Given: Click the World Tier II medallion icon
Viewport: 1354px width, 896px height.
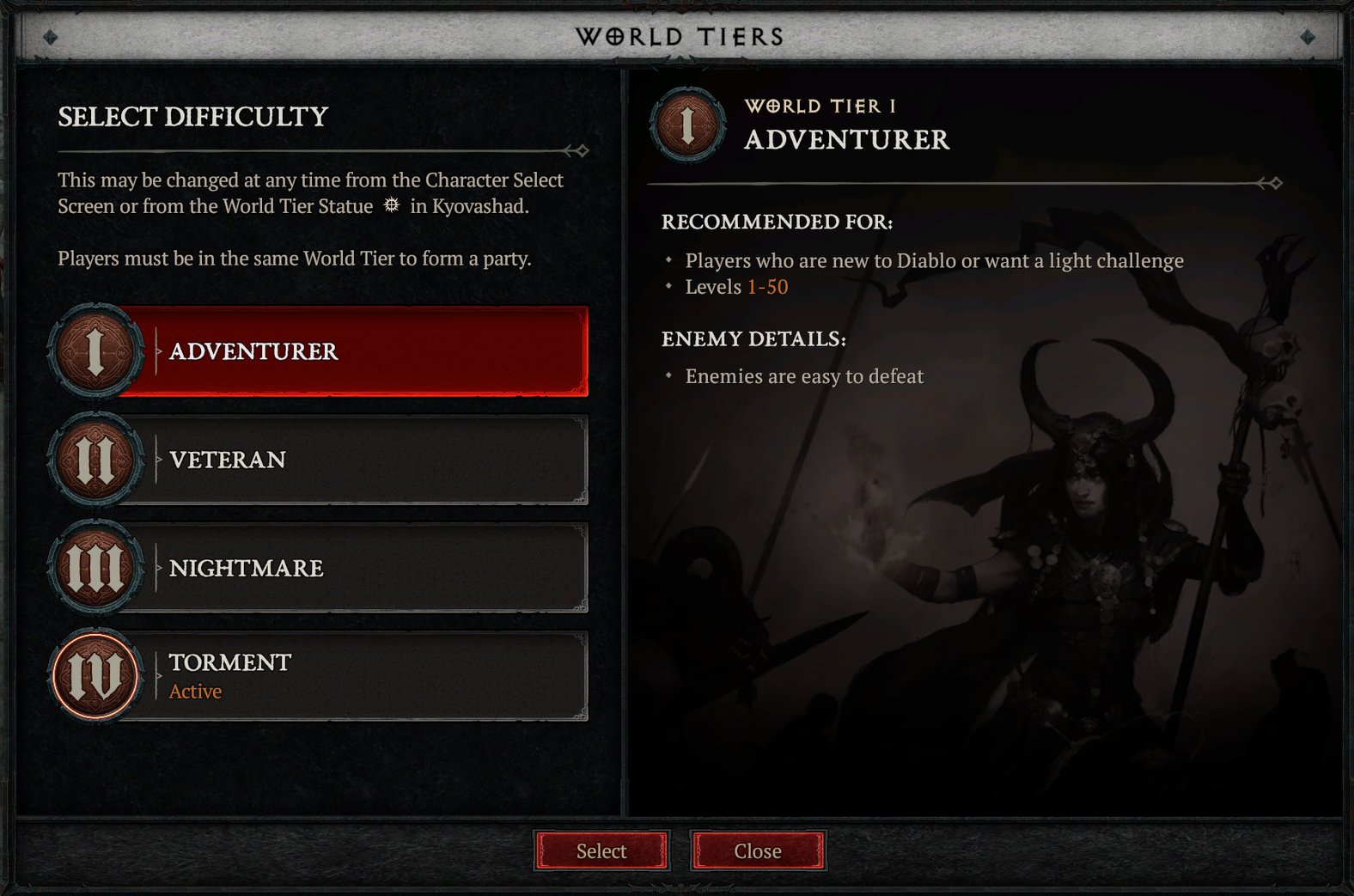Looking at the screenshot, I should pyautogui.click(x=95, y=460).
